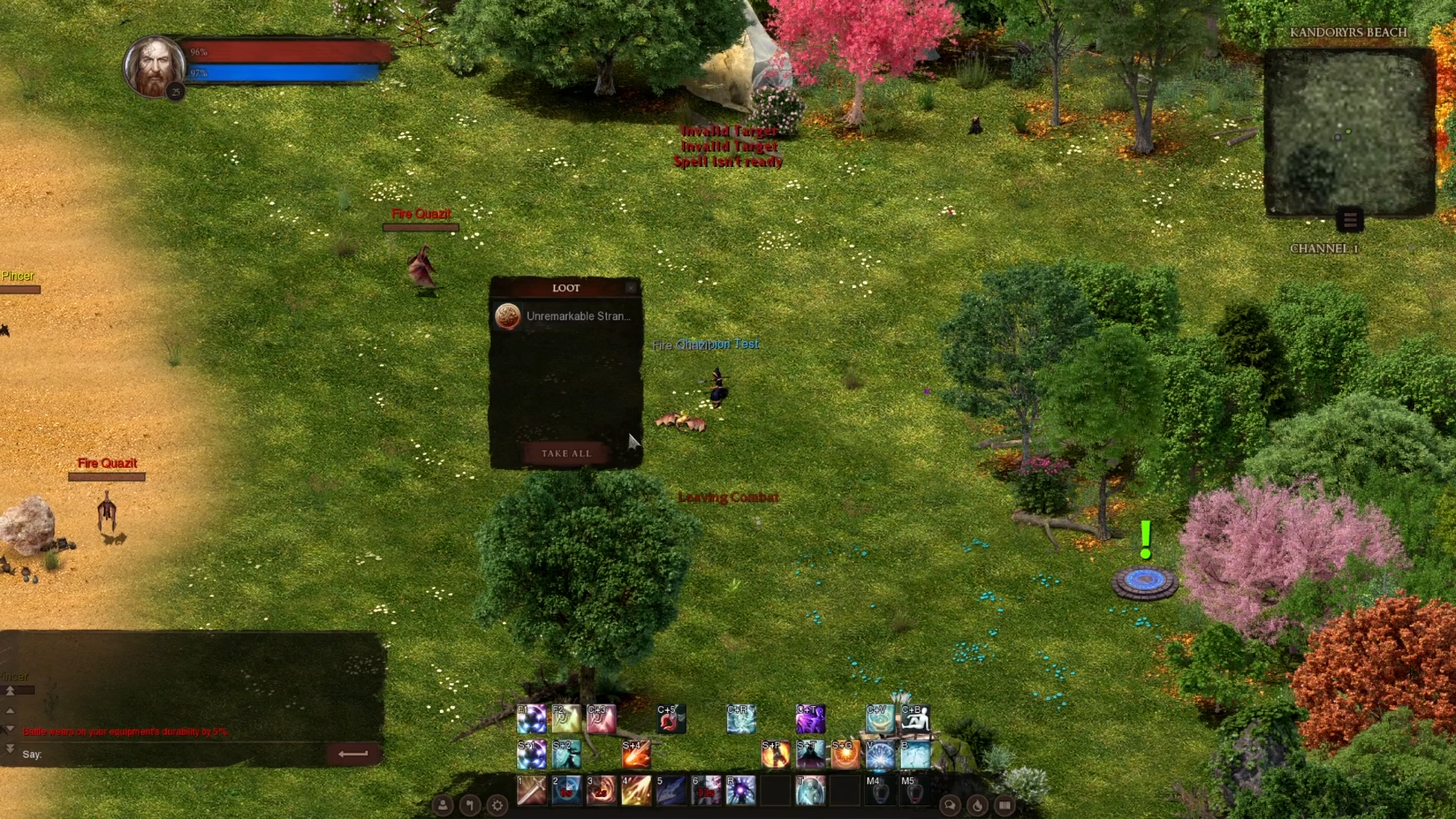Send chat message with the enter arrow button
1456x819 pixels.
point(353,754)
